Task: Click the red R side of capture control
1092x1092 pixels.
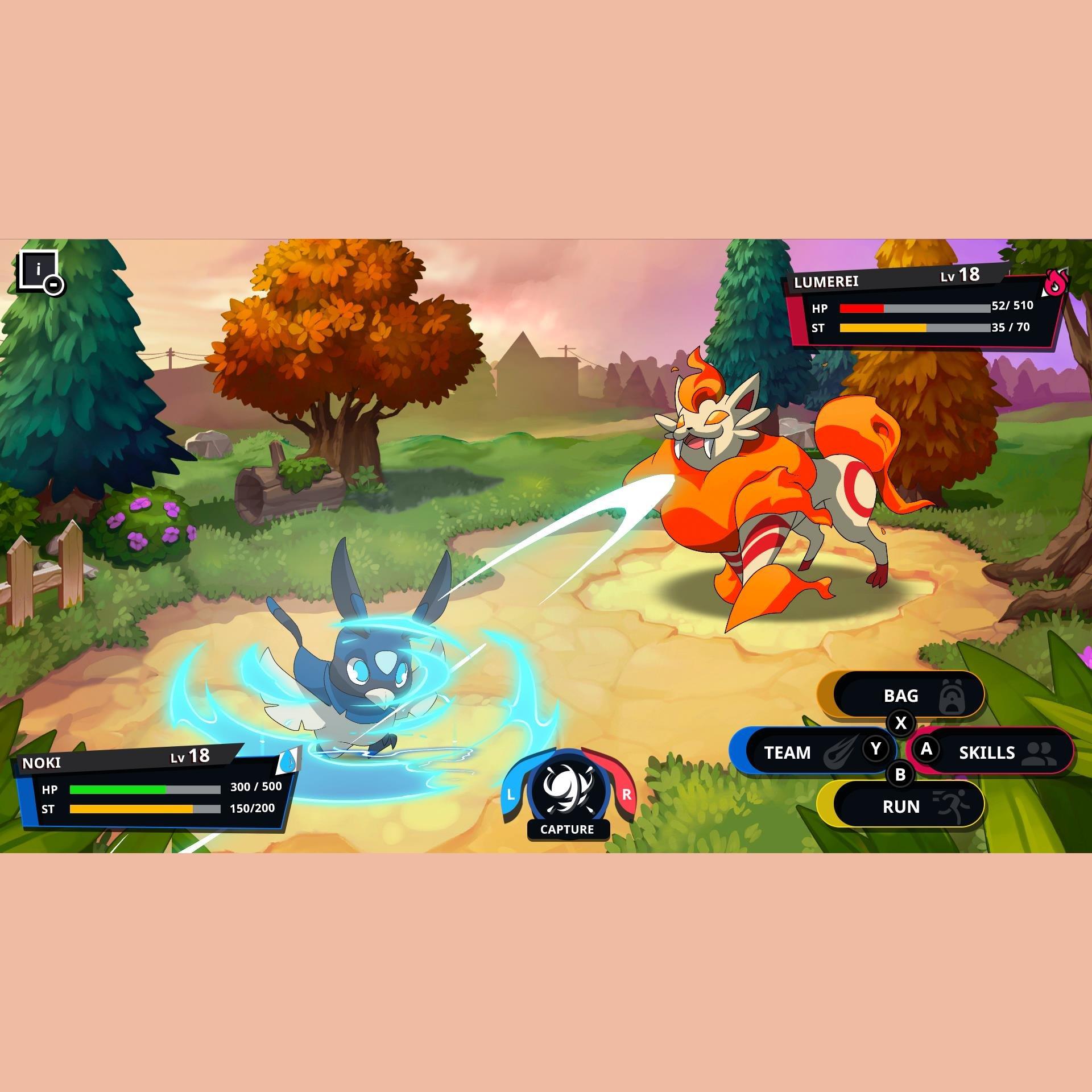Action: click(628, 794)
